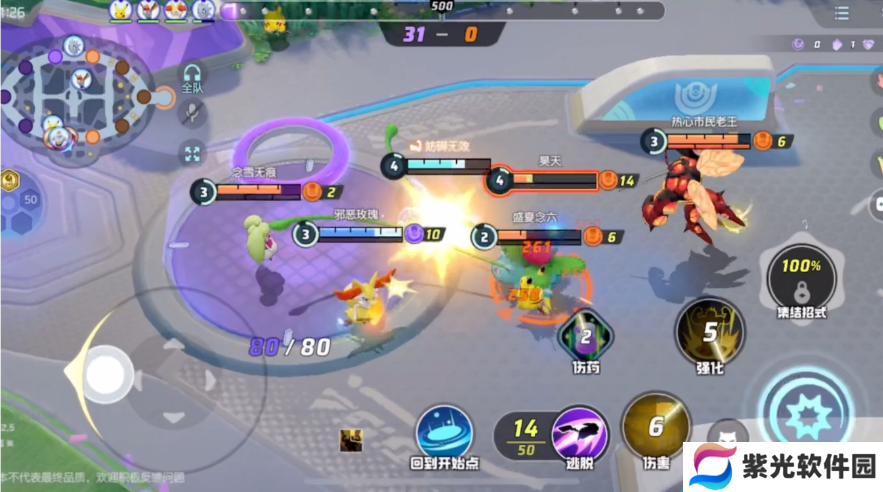Click the fullscreen expand arrows icon
Image resolution: width=883 pixels, height=492 pixels.
(191, 153)
